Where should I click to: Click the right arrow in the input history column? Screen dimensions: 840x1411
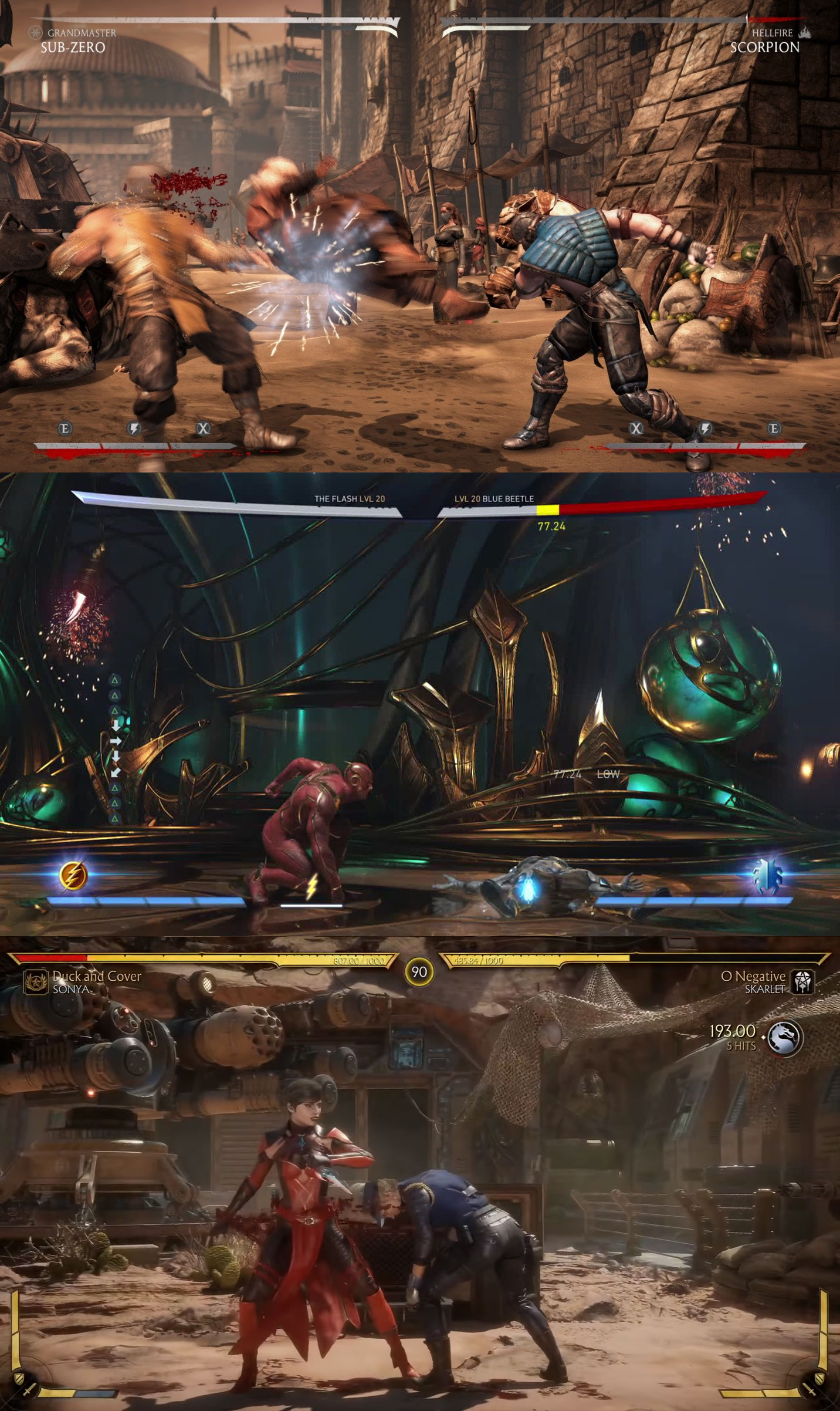(x=116, y=741)
